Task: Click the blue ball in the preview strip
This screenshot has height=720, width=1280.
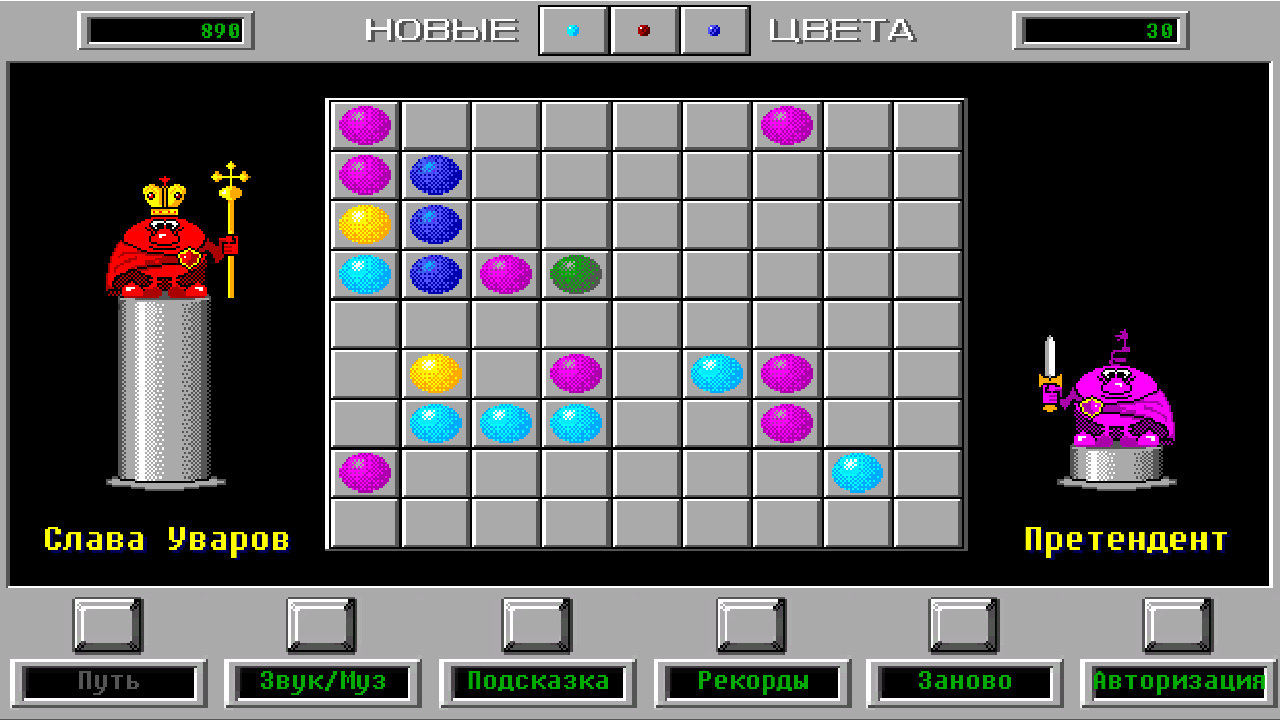Action: pyautogui.click(x=712, y=29)
